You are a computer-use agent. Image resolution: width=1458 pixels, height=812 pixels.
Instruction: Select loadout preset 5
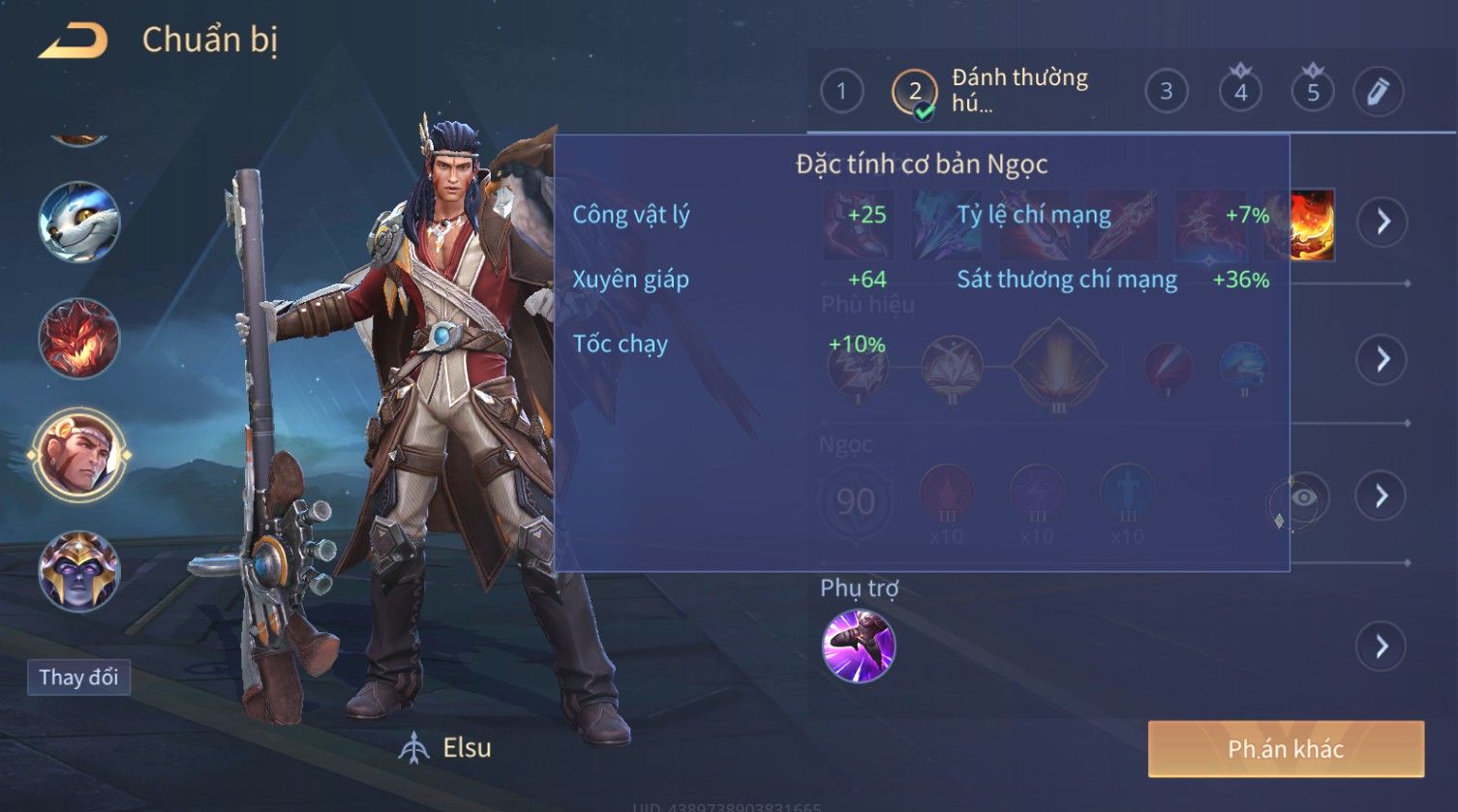(x=1313, y=92)
